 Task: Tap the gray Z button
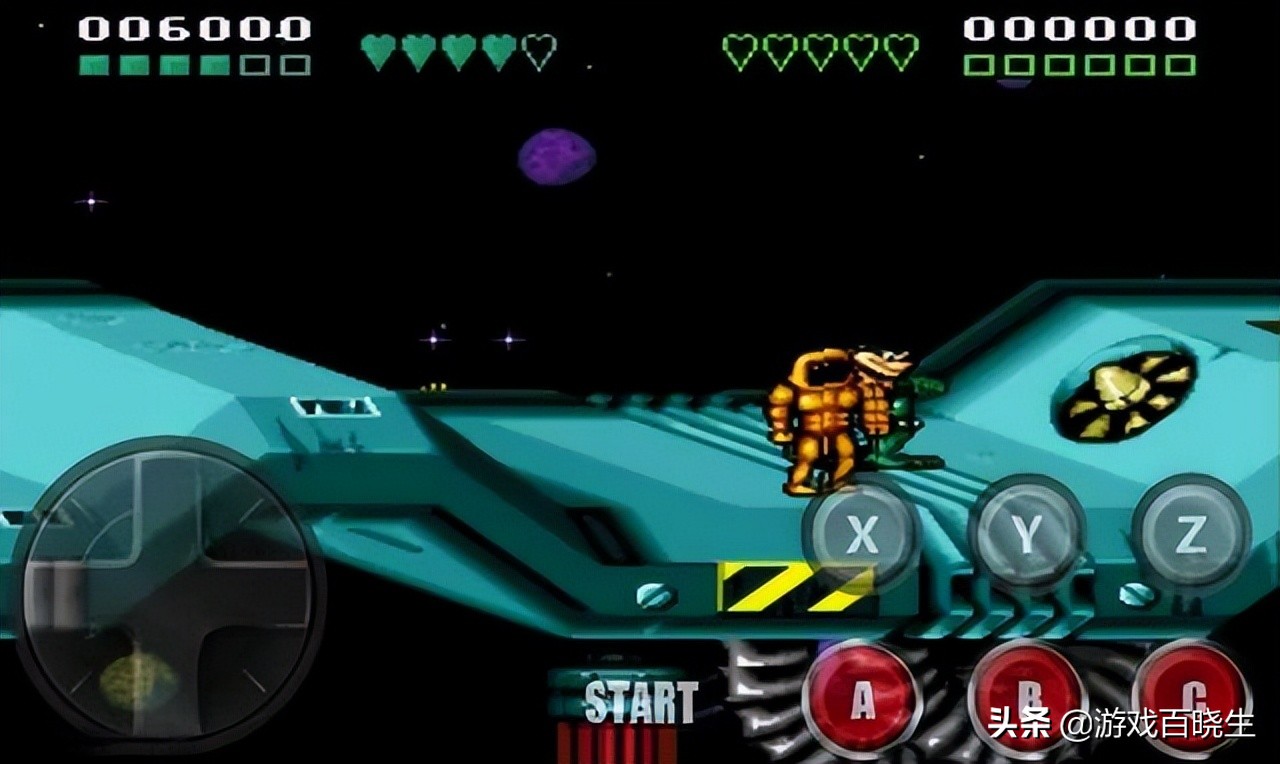[x=1190, y=536]
